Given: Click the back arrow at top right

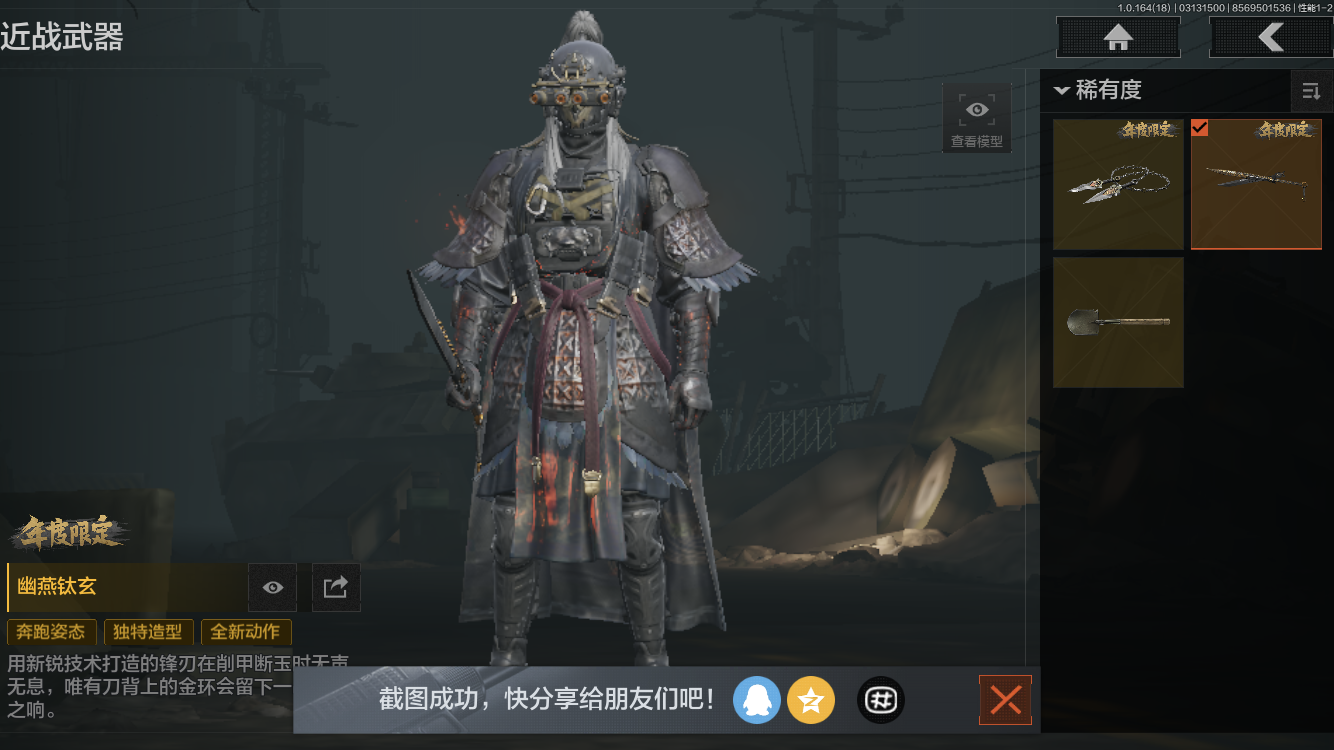Looking at the screenshot, I should tap(1272, 37).
